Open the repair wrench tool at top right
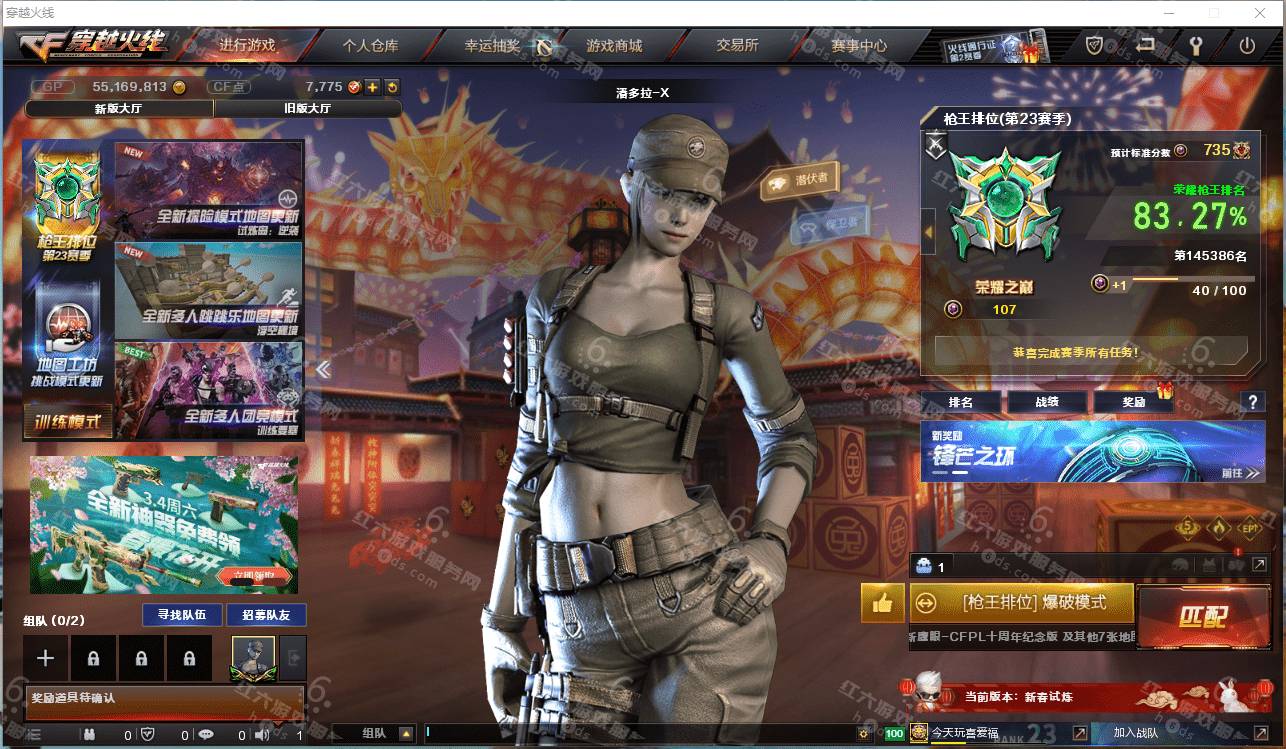The height and width of the screenshot is (749, 1286). (1194, 44)
